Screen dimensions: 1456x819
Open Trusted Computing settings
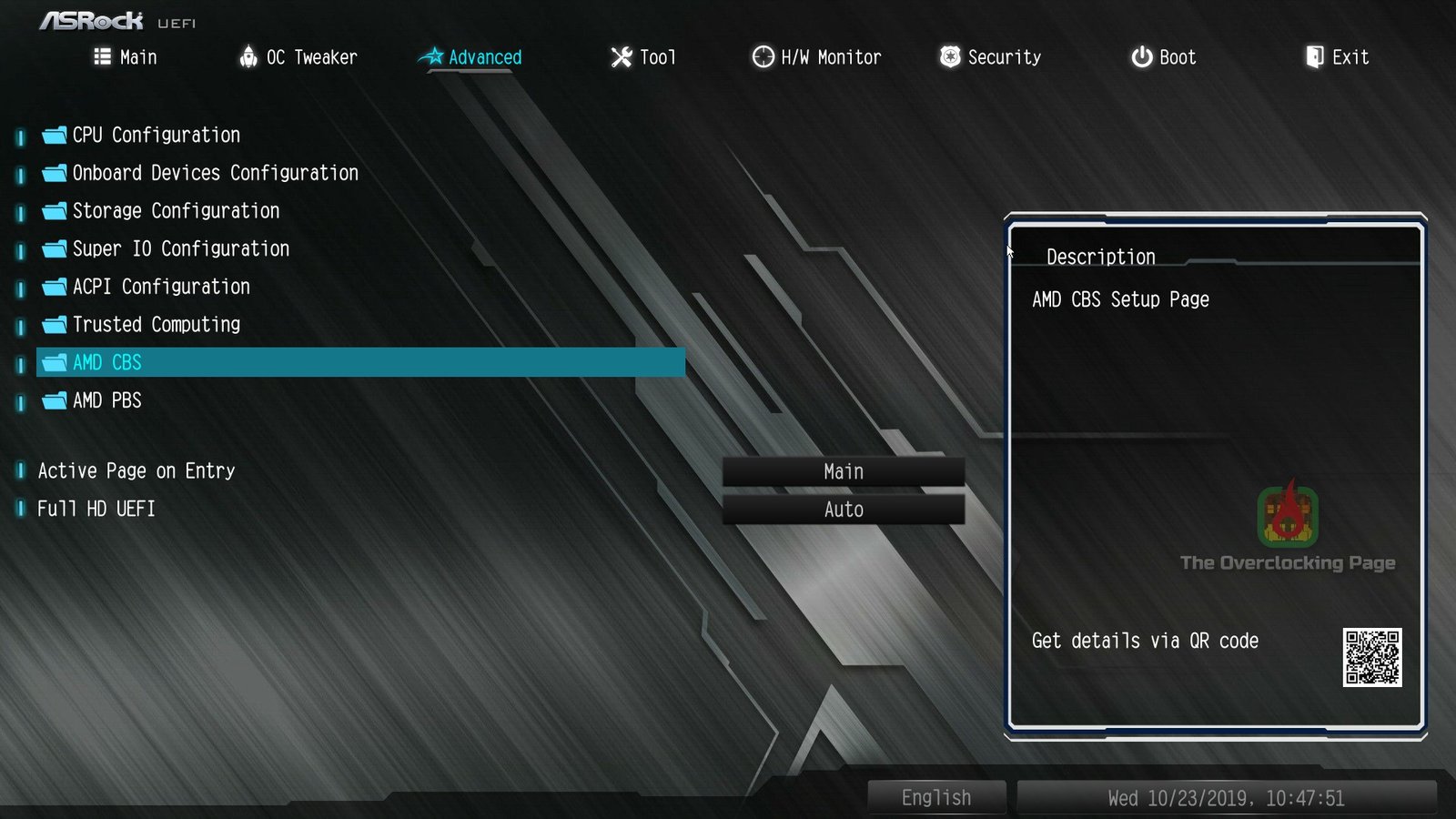click(157, 324)
